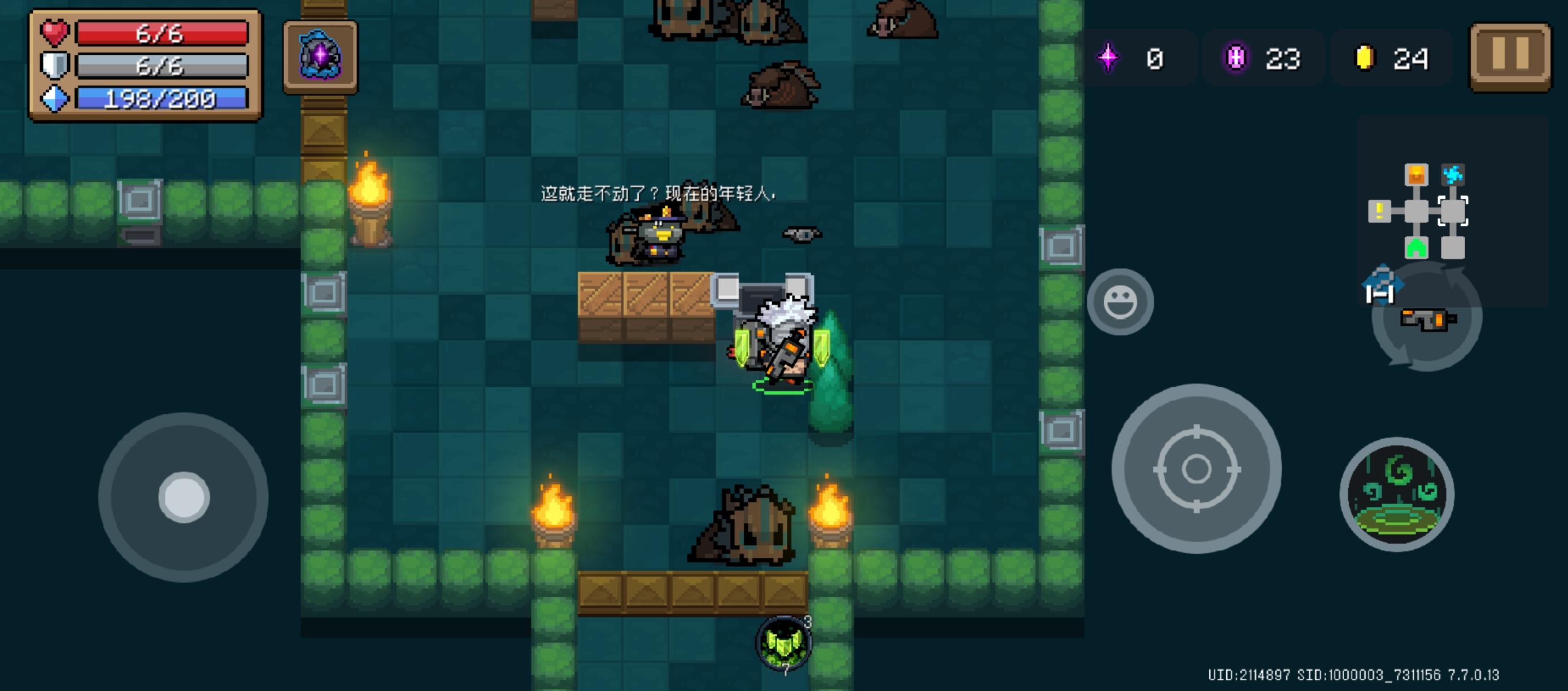Tap the gold coin icon showing 24
This screenshot has width=1568, height=691.
pyautogui.click(x=1365, y=58)
